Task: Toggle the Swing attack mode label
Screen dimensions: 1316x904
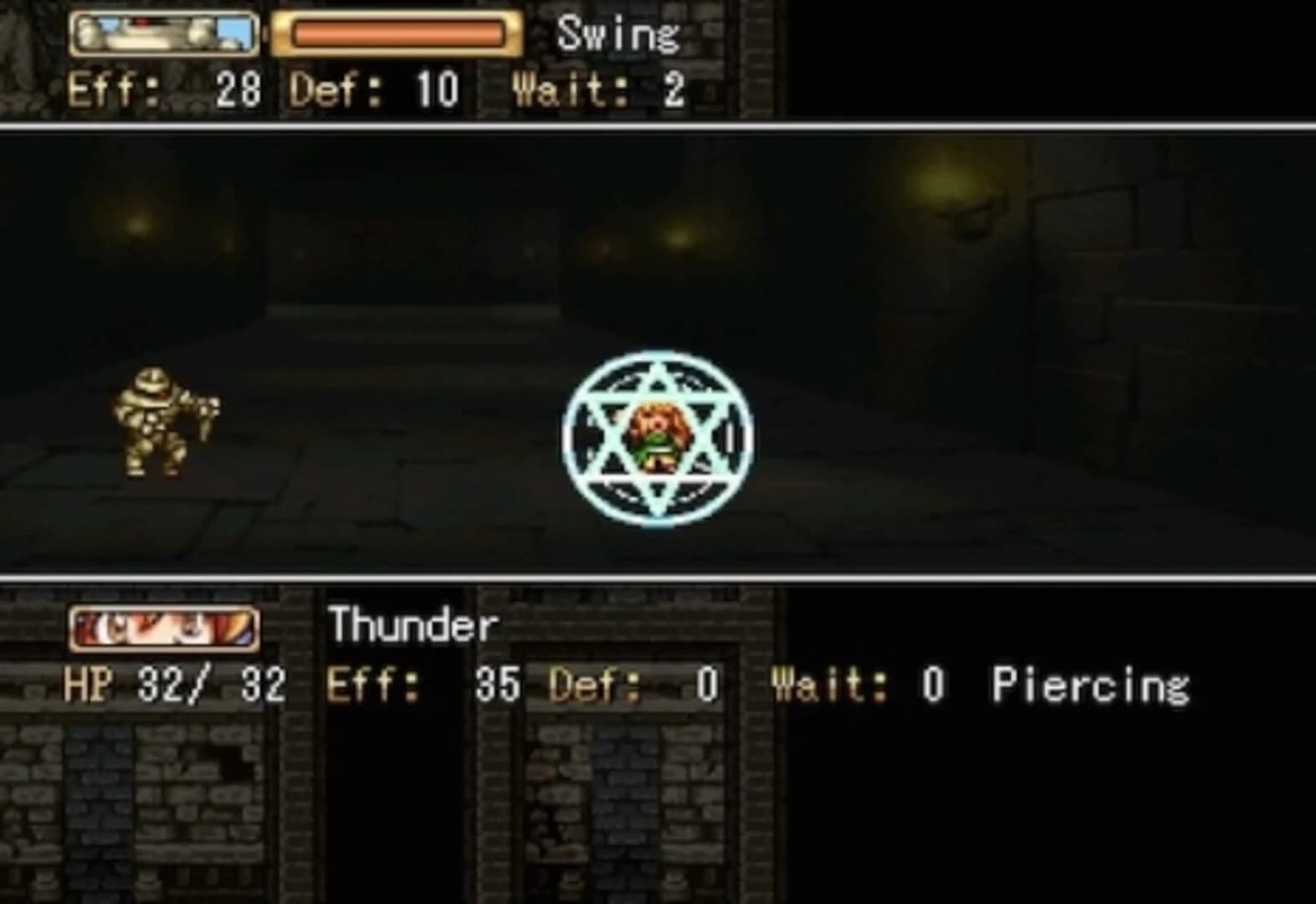Action: 619,35
